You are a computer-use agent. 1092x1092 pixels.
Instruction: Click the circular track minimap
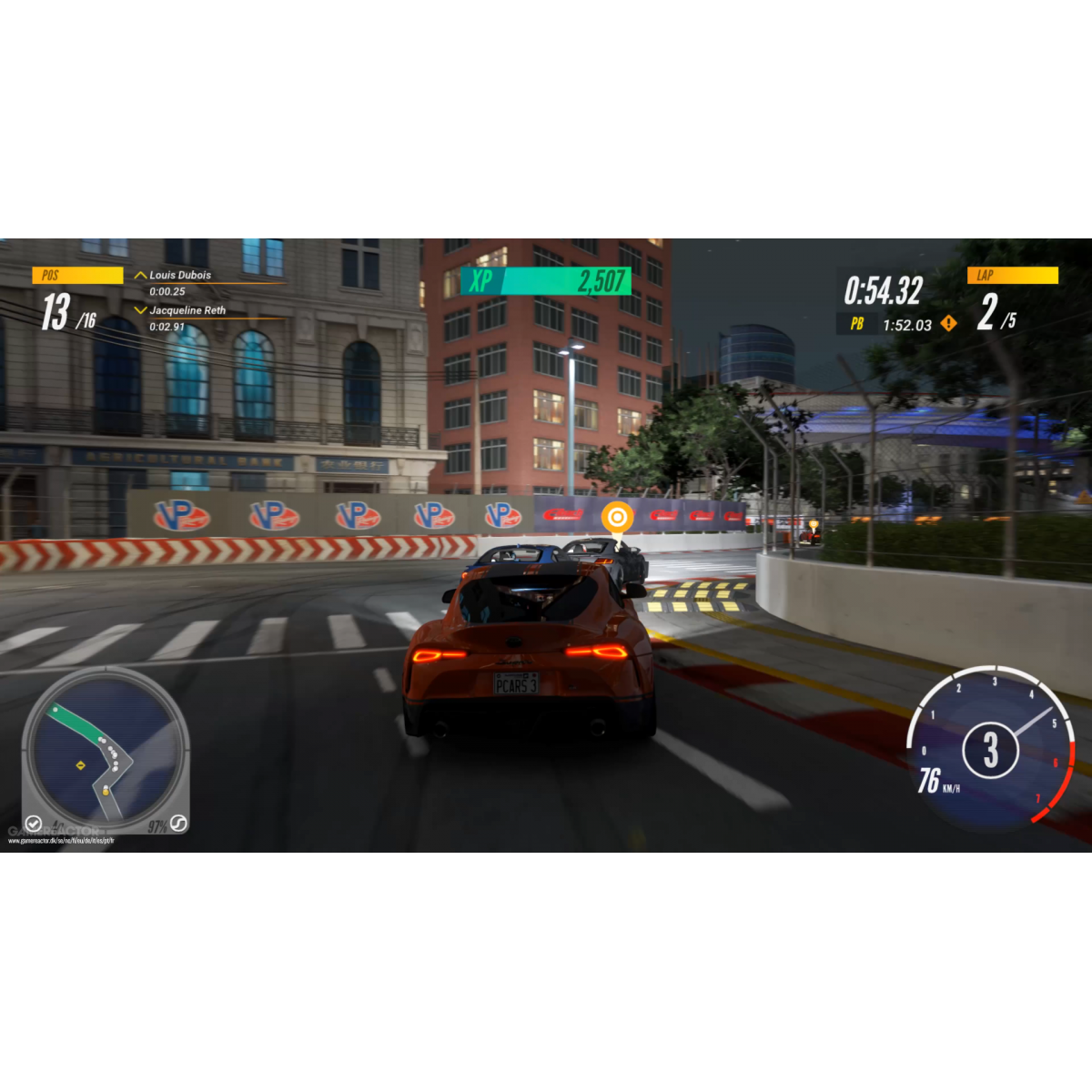(x=105, y=748)
